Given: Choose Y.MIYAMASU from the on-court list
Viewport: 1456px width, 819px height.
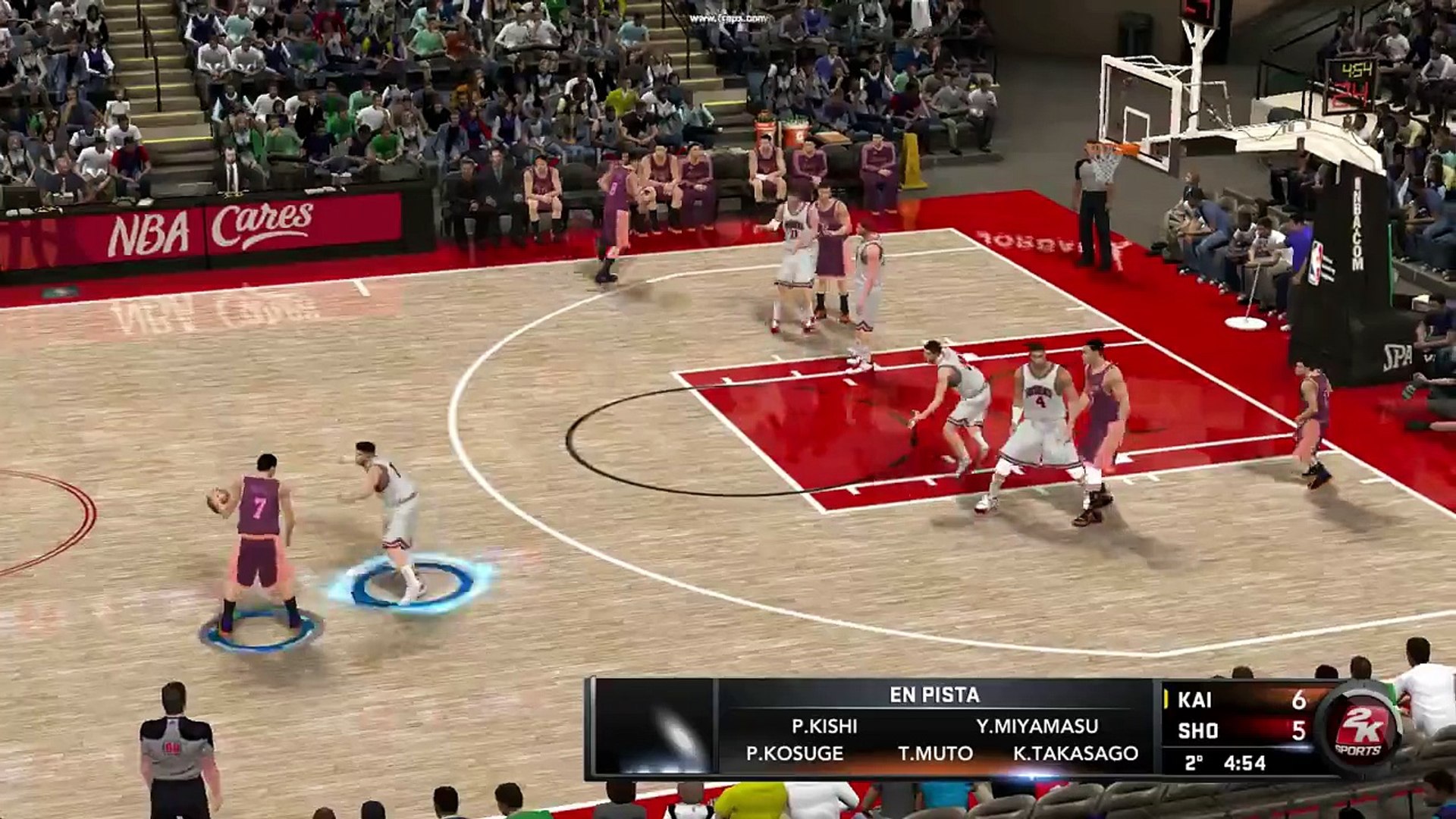Looking at the screenshot, I should 1037,726.
